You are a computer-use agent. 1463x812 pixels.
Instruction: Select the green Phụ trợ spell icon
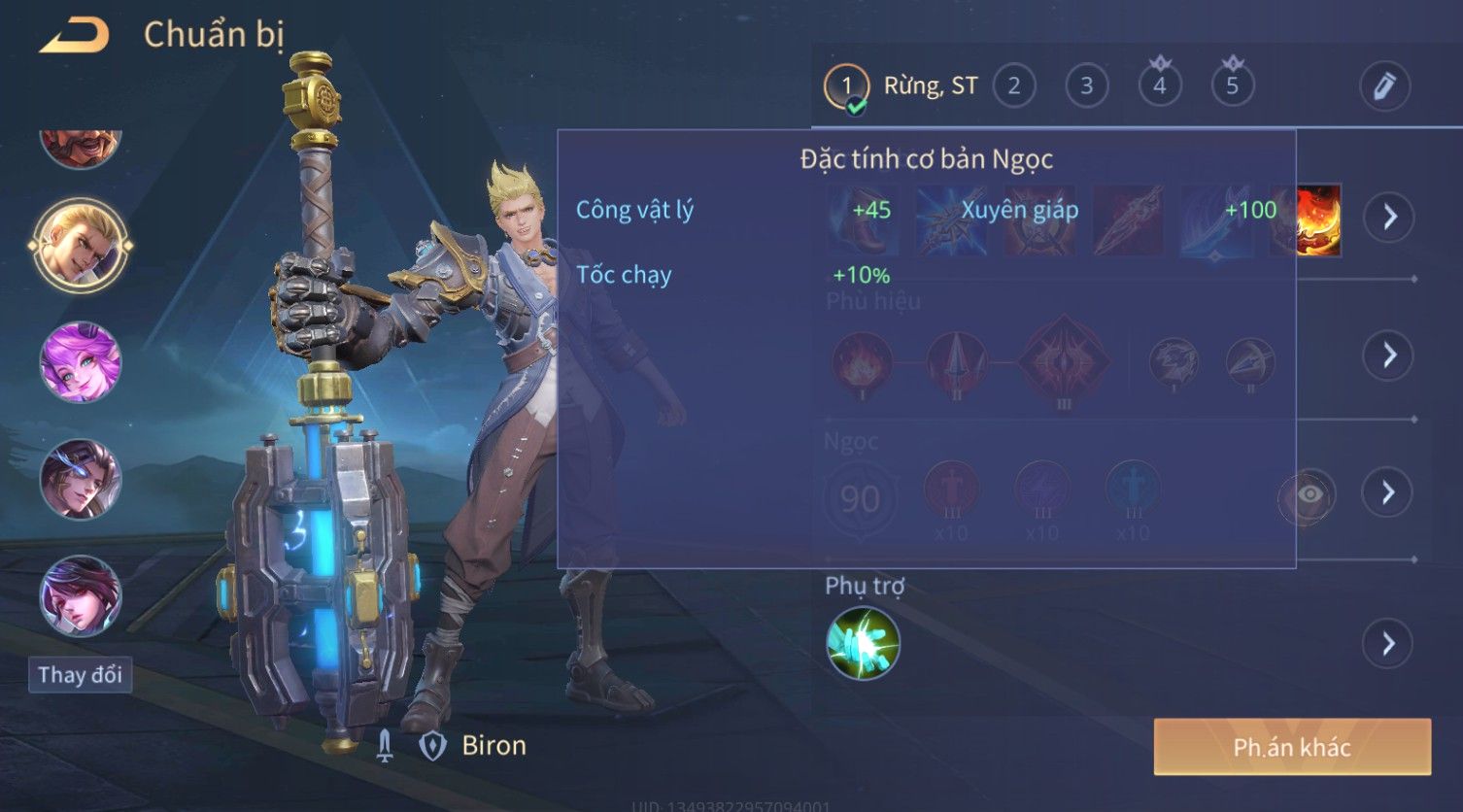(x=863, y=643)
